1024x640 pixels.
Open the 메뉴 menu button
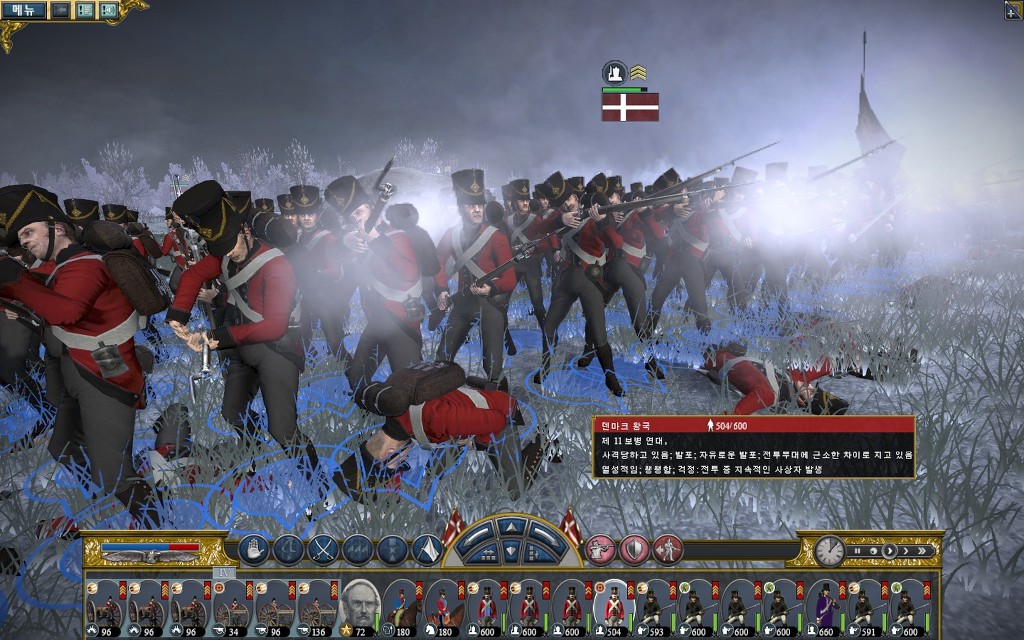point(23,11)
